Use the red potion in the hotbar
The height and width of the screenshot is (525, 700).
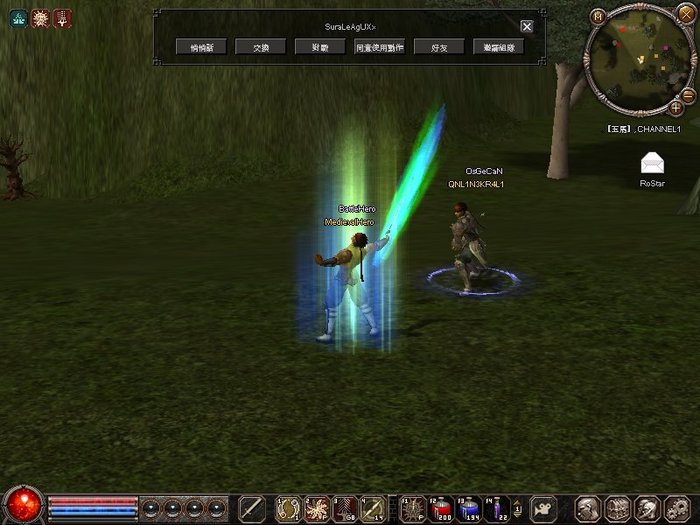(441, 509)
